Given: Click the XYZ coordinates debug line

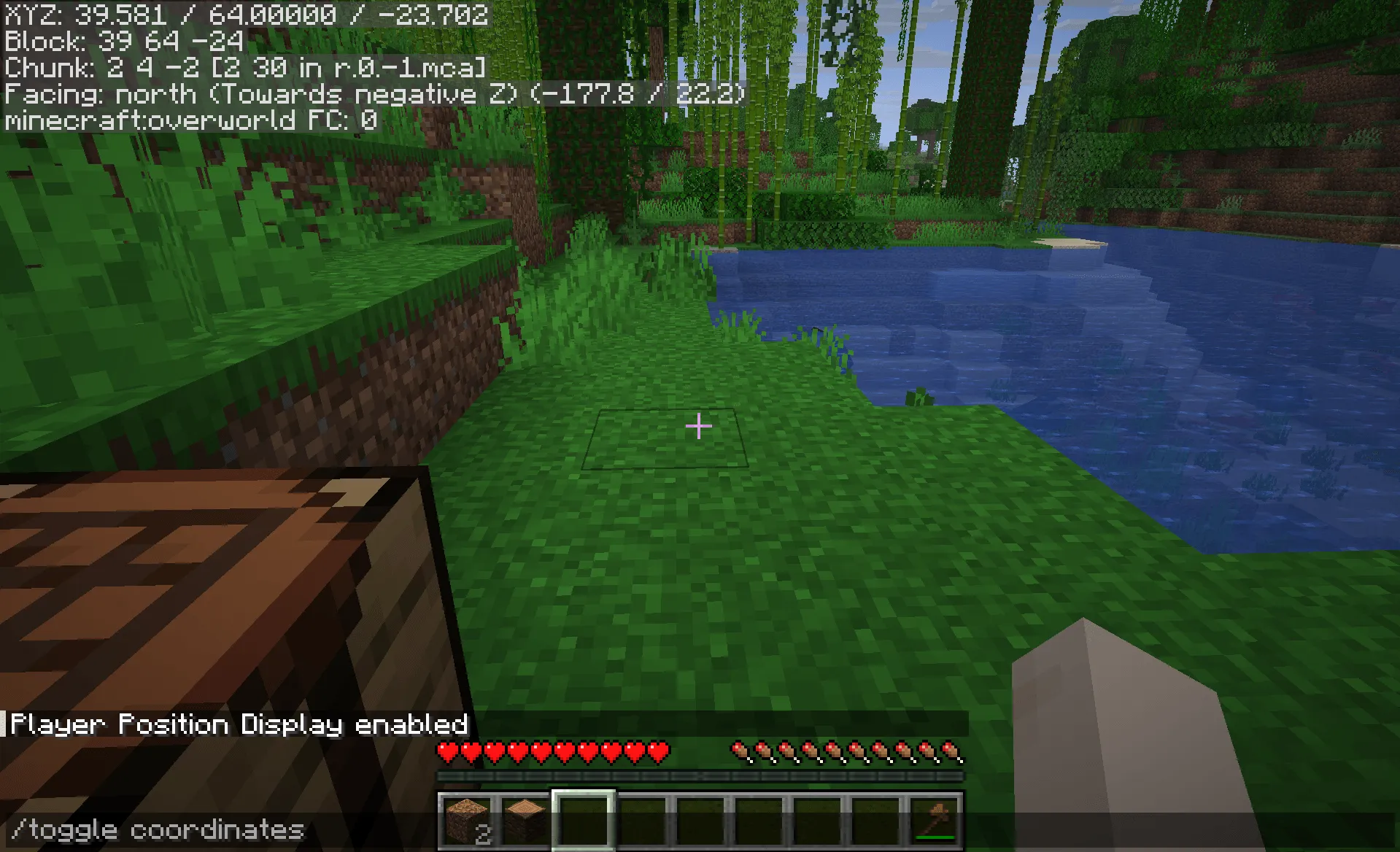Looking at the screenshot, I should point(244,15).
